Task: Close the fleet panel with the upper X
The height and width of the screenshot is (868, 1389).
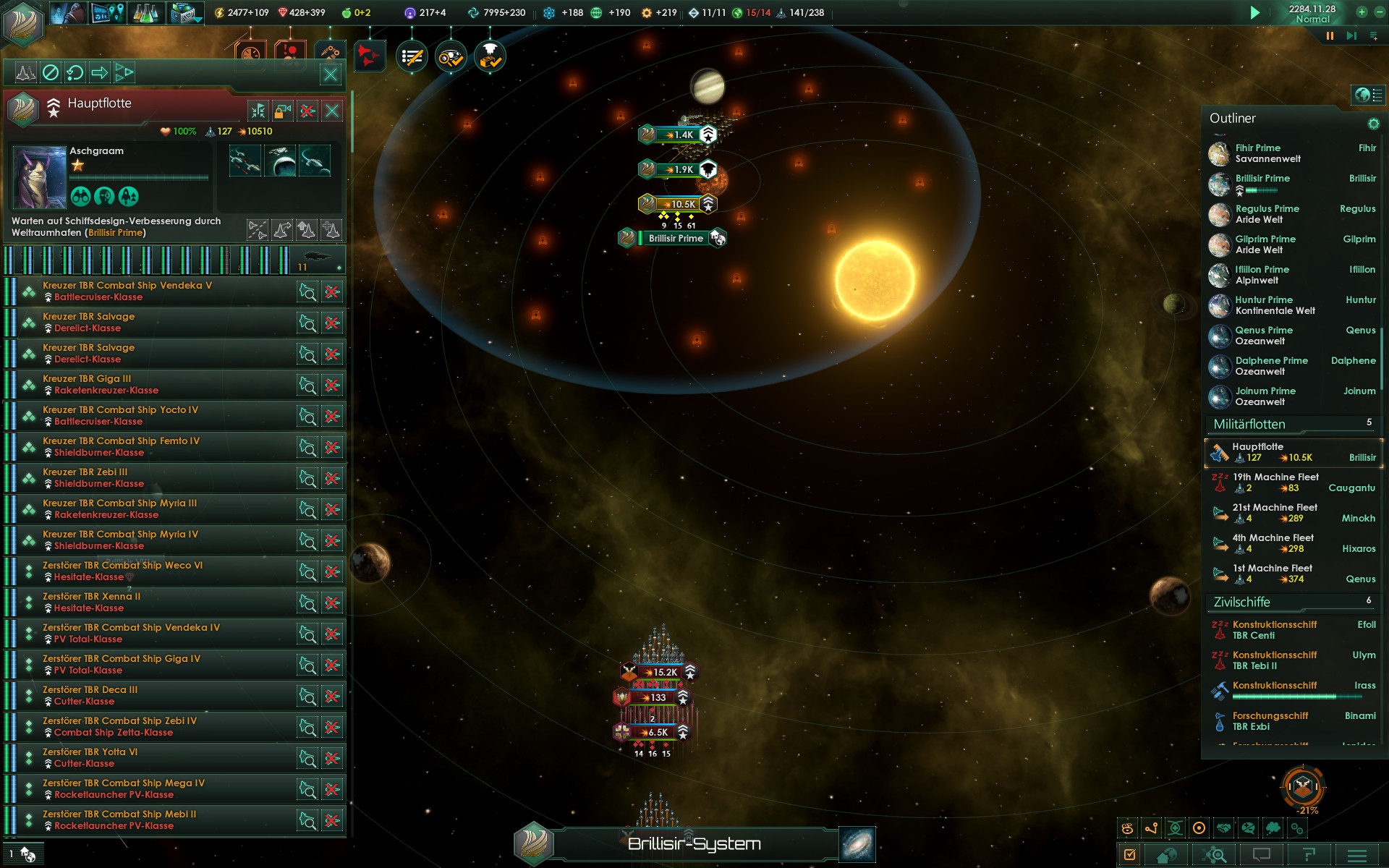Action: click(x=331, y=74)
